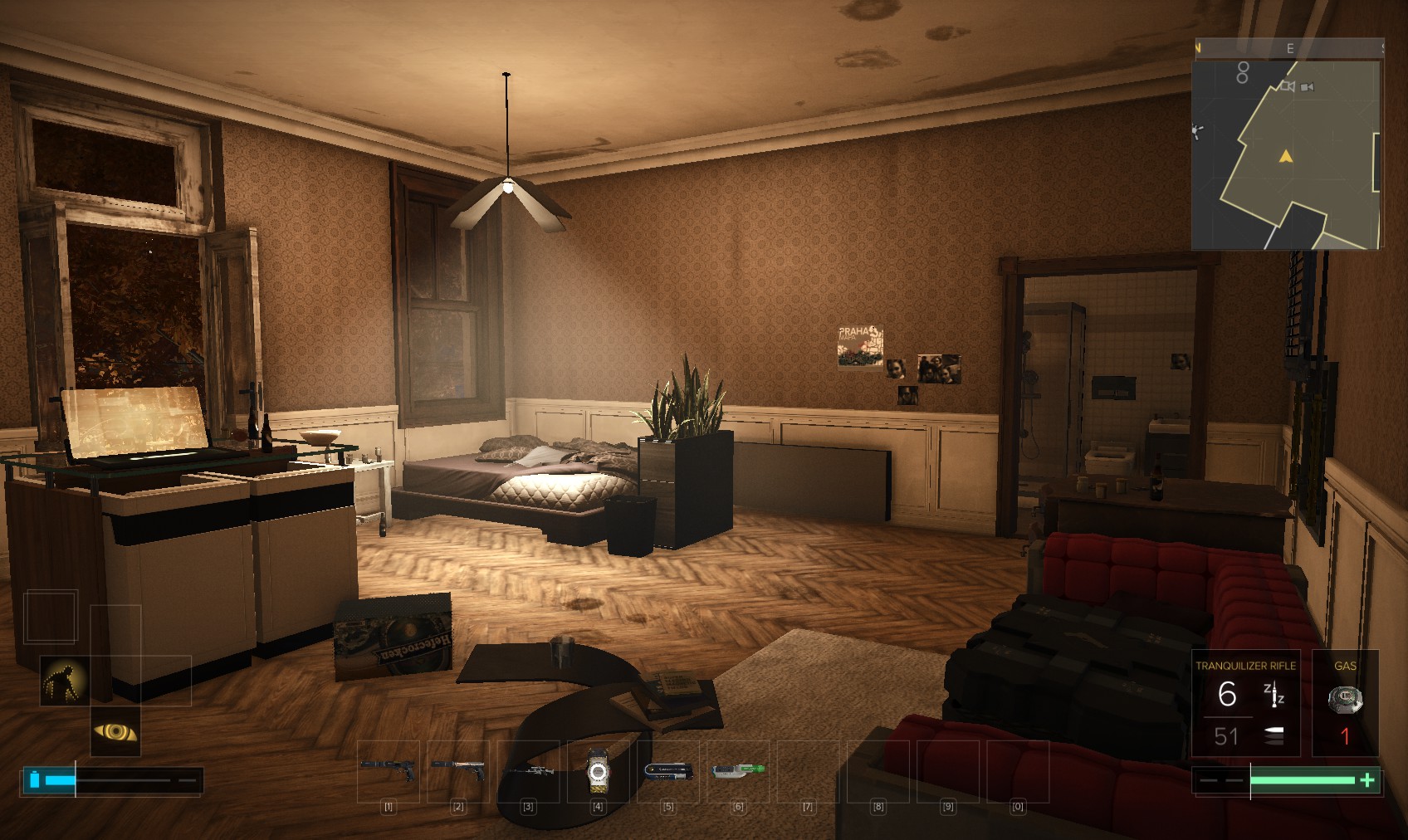Click the Tranquilizer Rifle weapon panel
Viewport: 1408px width, 840px height.
1244,703
